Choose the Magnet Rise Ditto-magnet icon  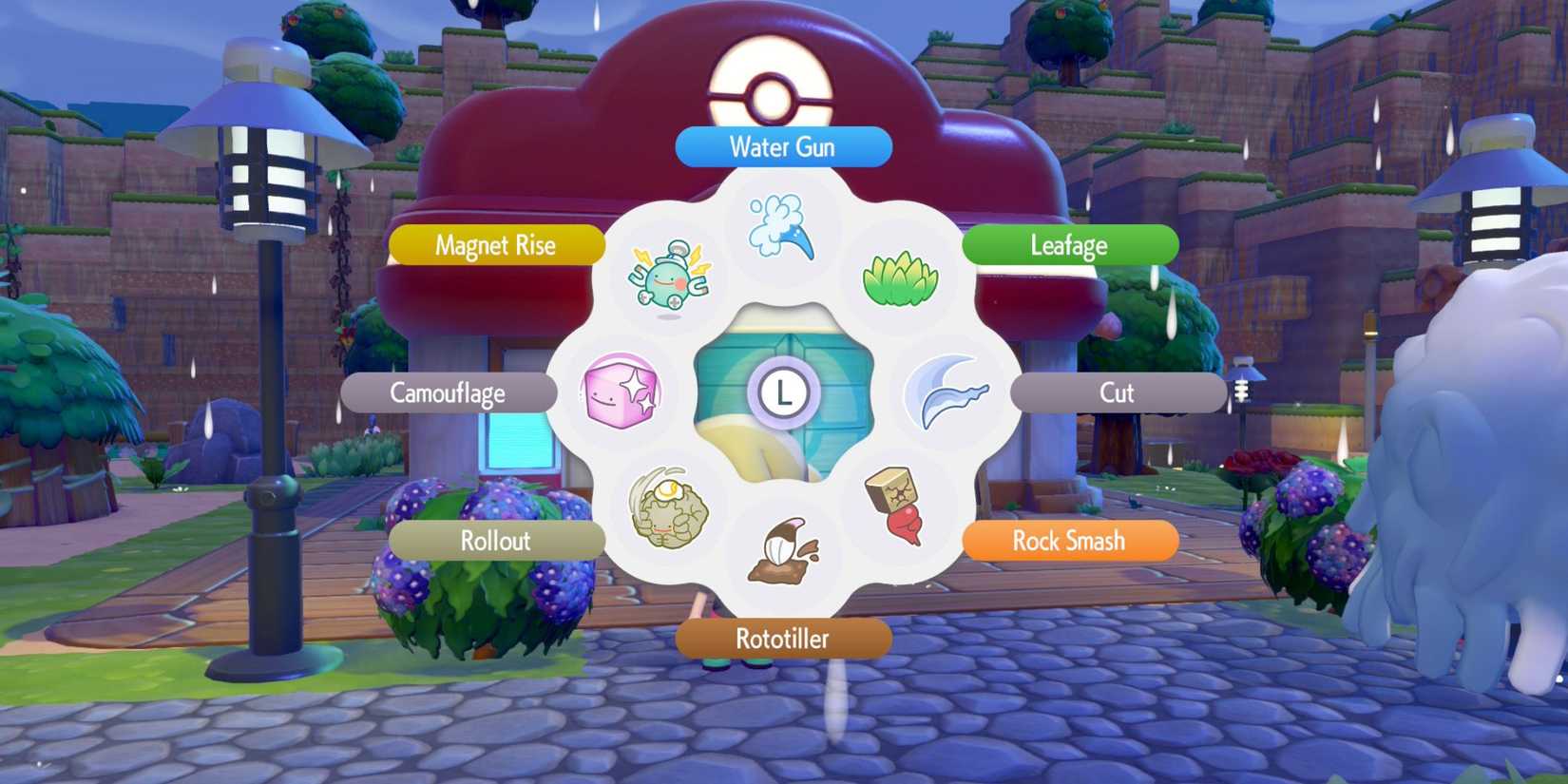668,277
